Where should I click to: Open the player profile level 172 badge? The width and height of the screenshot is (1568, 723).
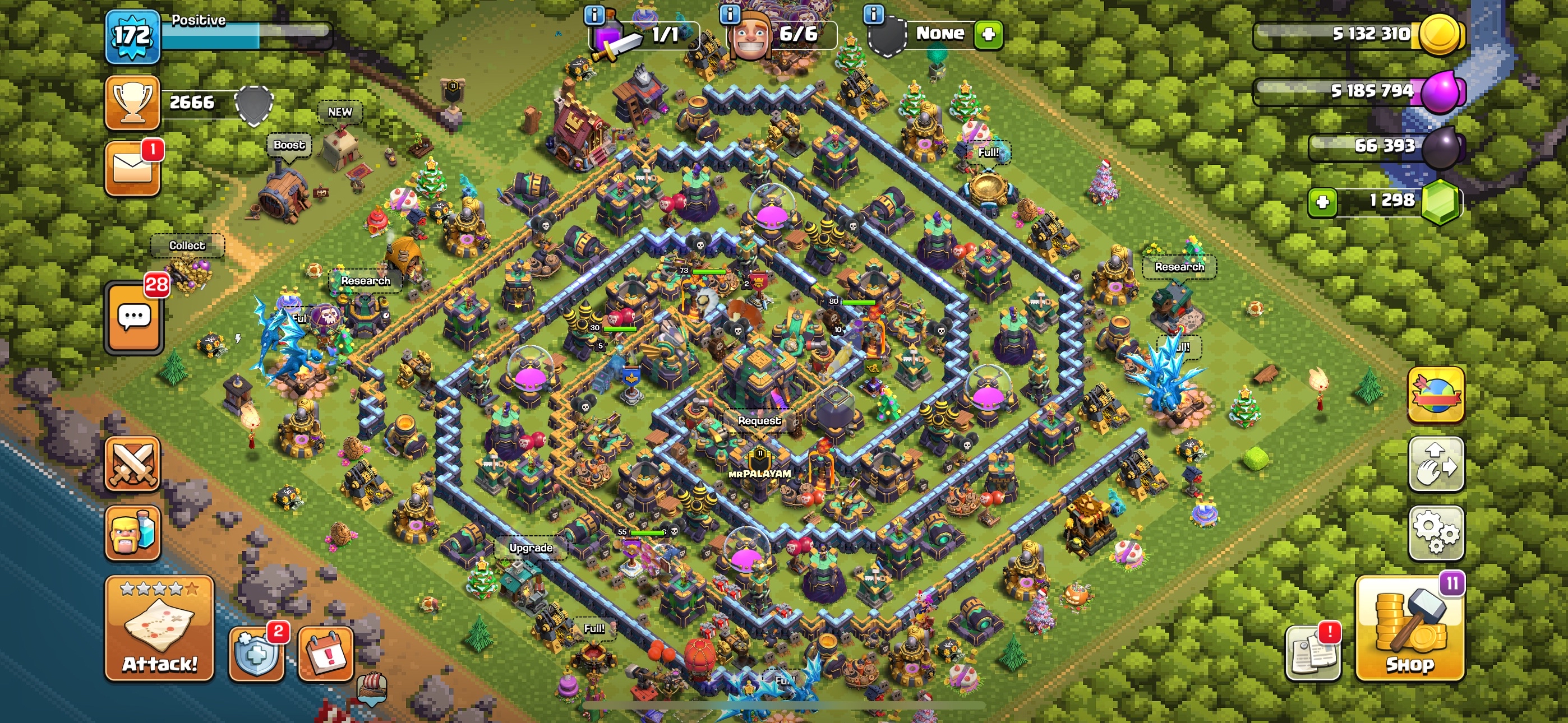pyautogui.click(x=132, y=36)
